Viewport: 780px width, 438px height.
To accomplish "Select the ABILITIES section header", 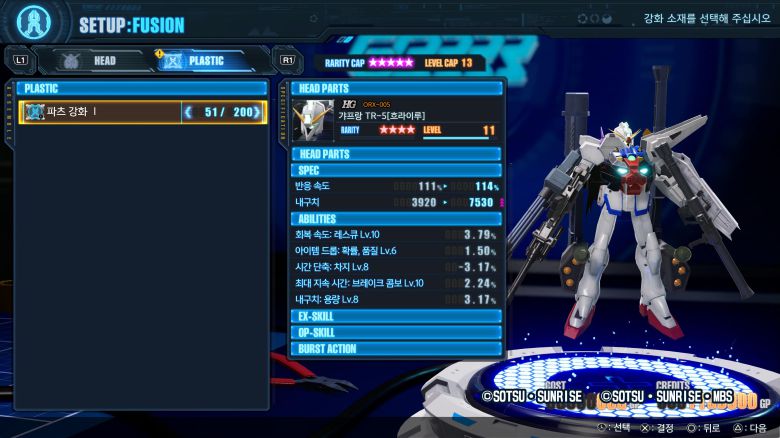I will tap(397, 219).
